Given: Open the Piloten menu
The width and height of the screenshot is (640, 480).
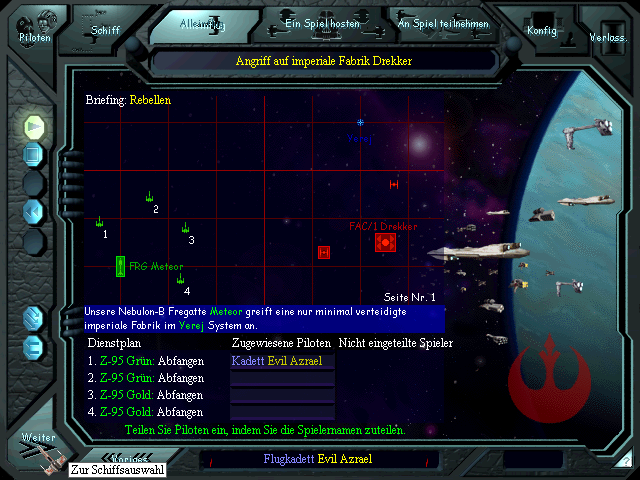Looking at the screenshot, I should click(34, 28).
